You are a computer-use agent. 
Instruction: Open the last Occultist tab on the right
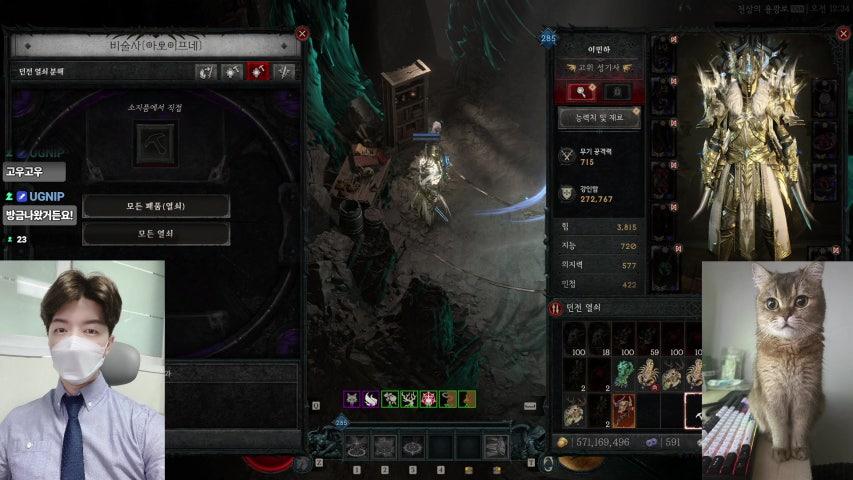tap(285, 72)
